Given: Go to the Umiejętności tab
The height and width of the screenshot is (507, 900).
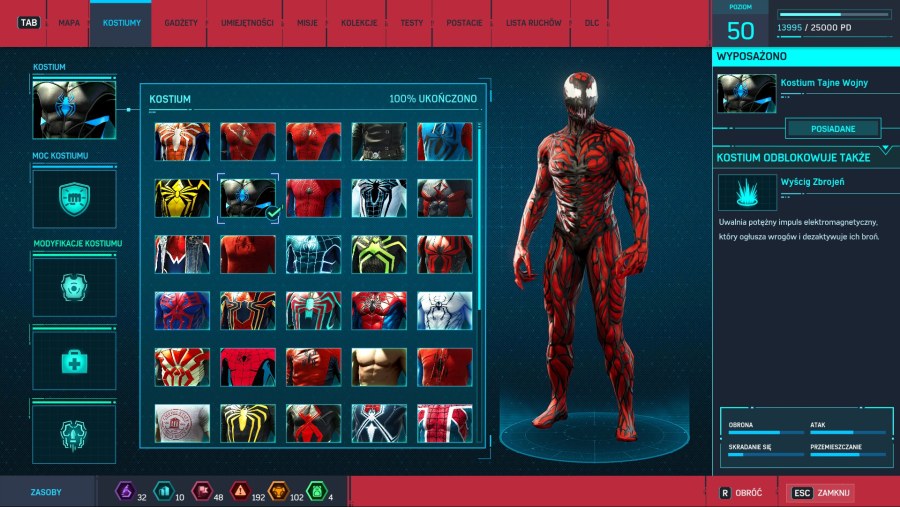Looking at the screenshot, I should [x=246, y=22].
